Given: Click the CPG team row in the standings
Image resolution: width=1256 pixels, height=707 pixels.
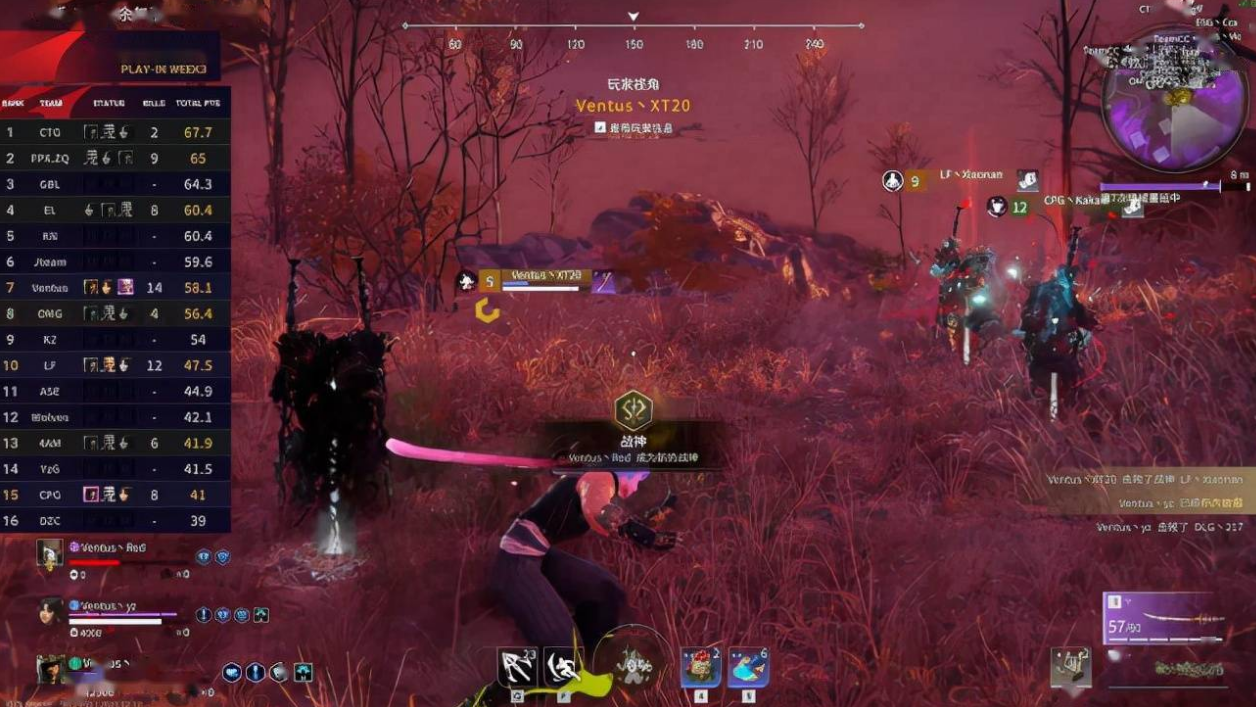Looking at the screenshot, I should click(115, 495).
